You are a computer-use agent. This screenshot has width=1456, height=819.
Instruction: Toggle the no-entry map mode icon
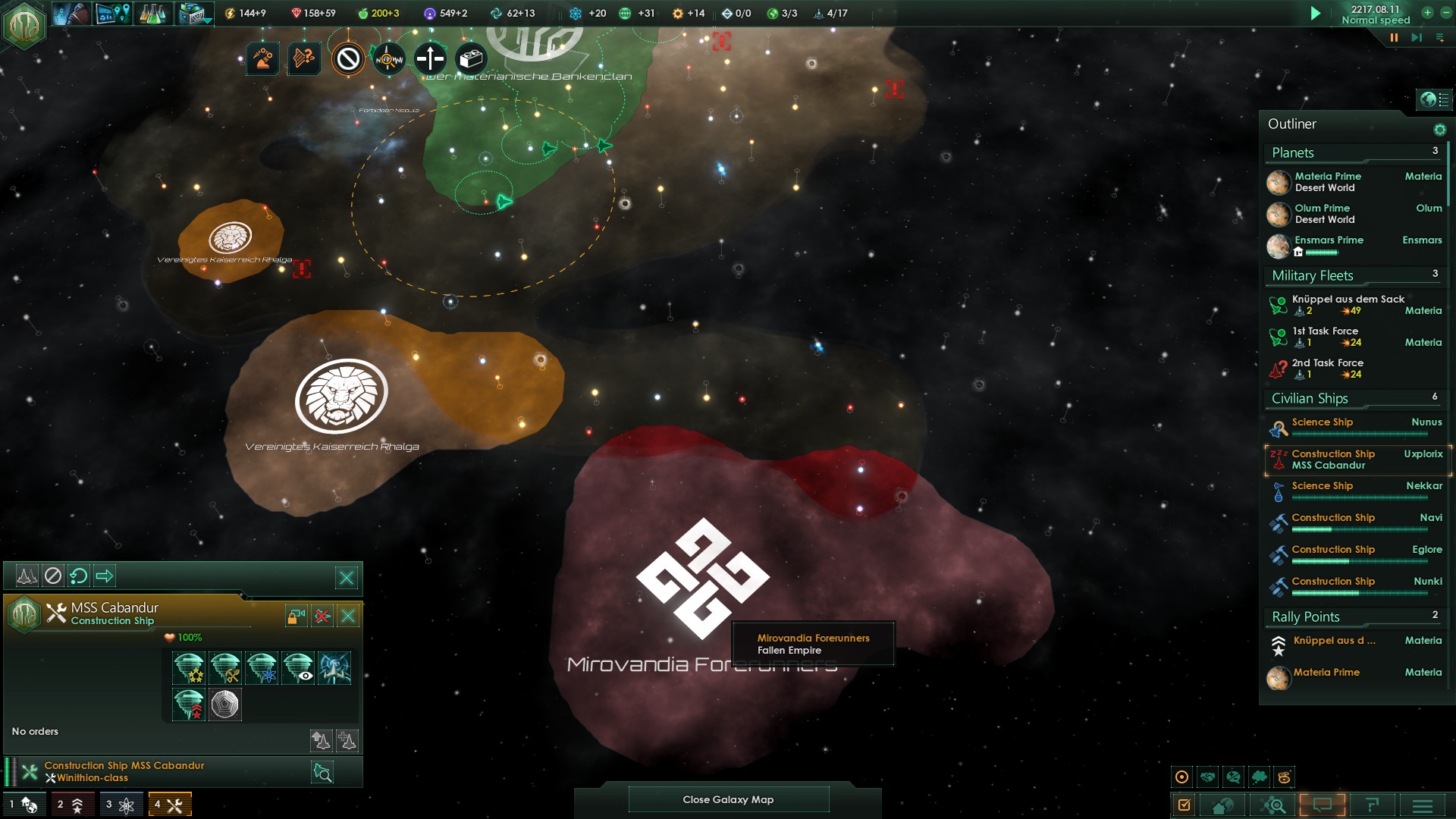click(348, 58)
